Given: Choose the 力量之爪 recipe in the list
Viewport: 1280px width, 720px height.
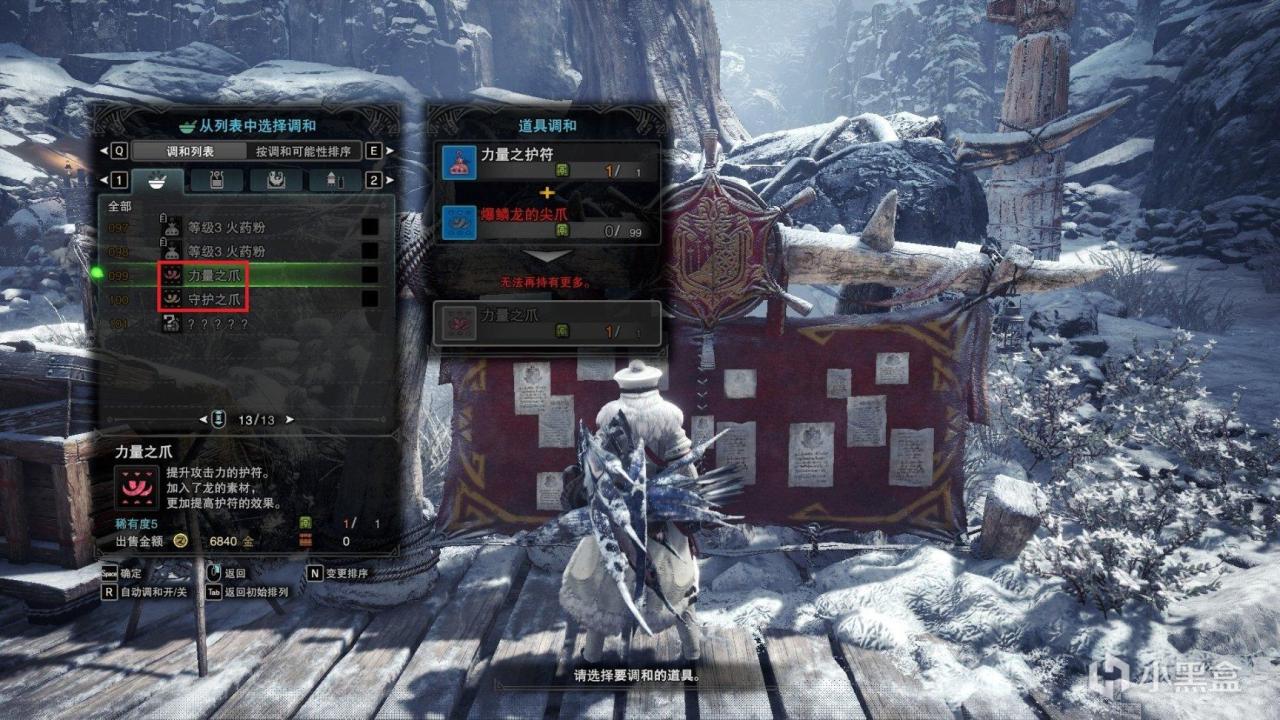Looking at the screenshot, I should click(x=216, y=273).
